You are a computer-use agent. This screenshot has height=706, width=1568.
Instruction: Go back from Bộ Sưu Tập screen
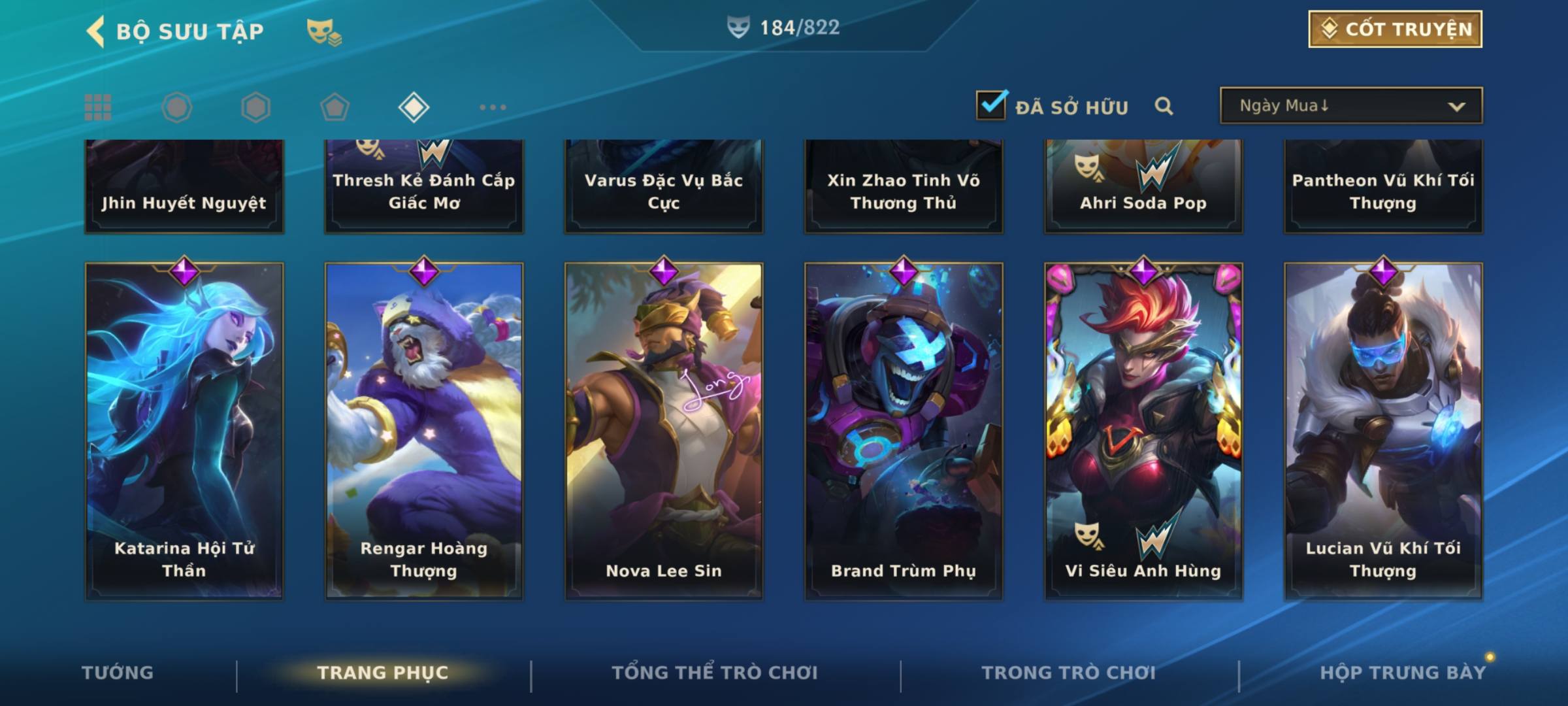[x=96, y=31]
